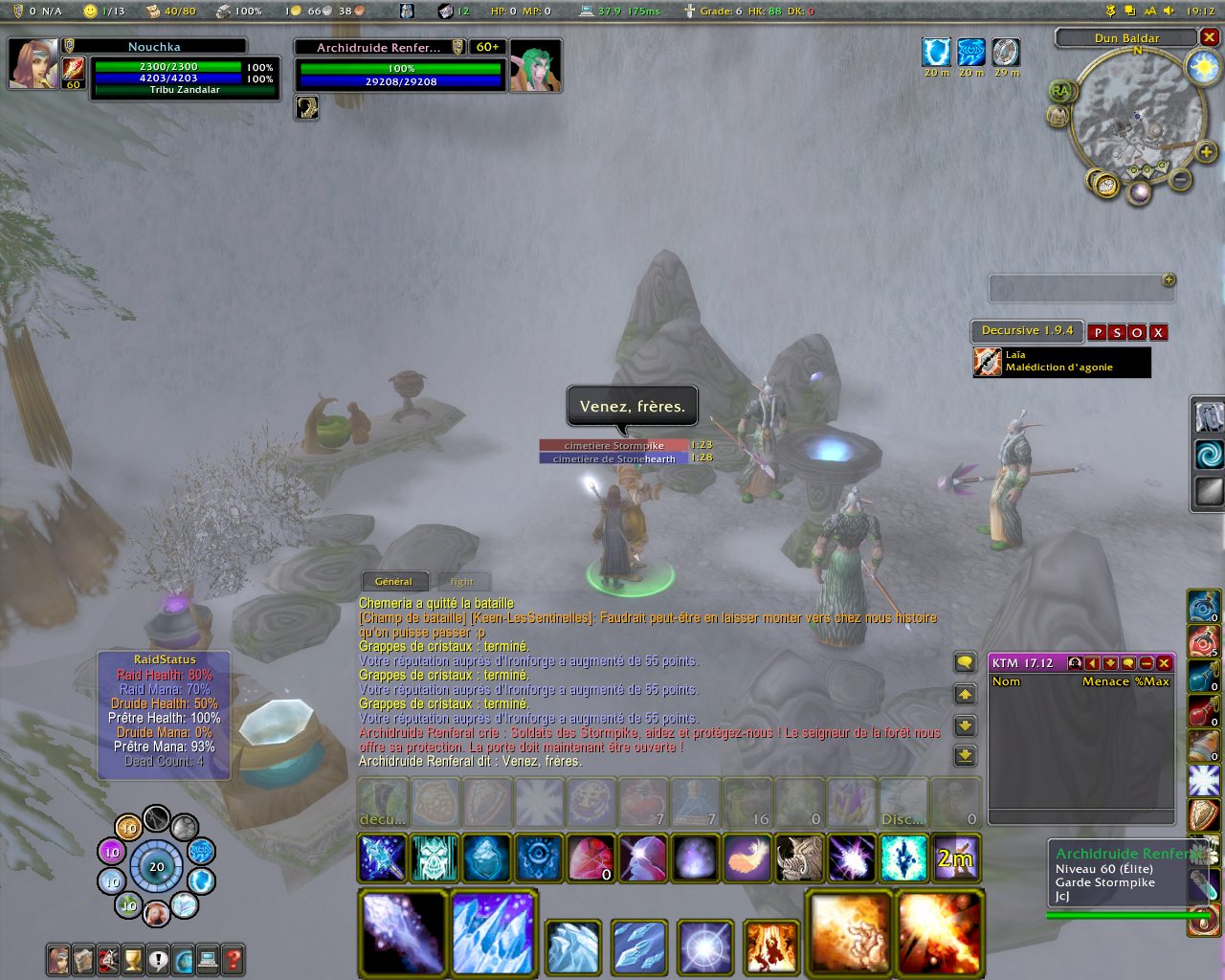Open the character info micro button
Viewport: 1225px width, 980px height.
(x=59, y=958)
